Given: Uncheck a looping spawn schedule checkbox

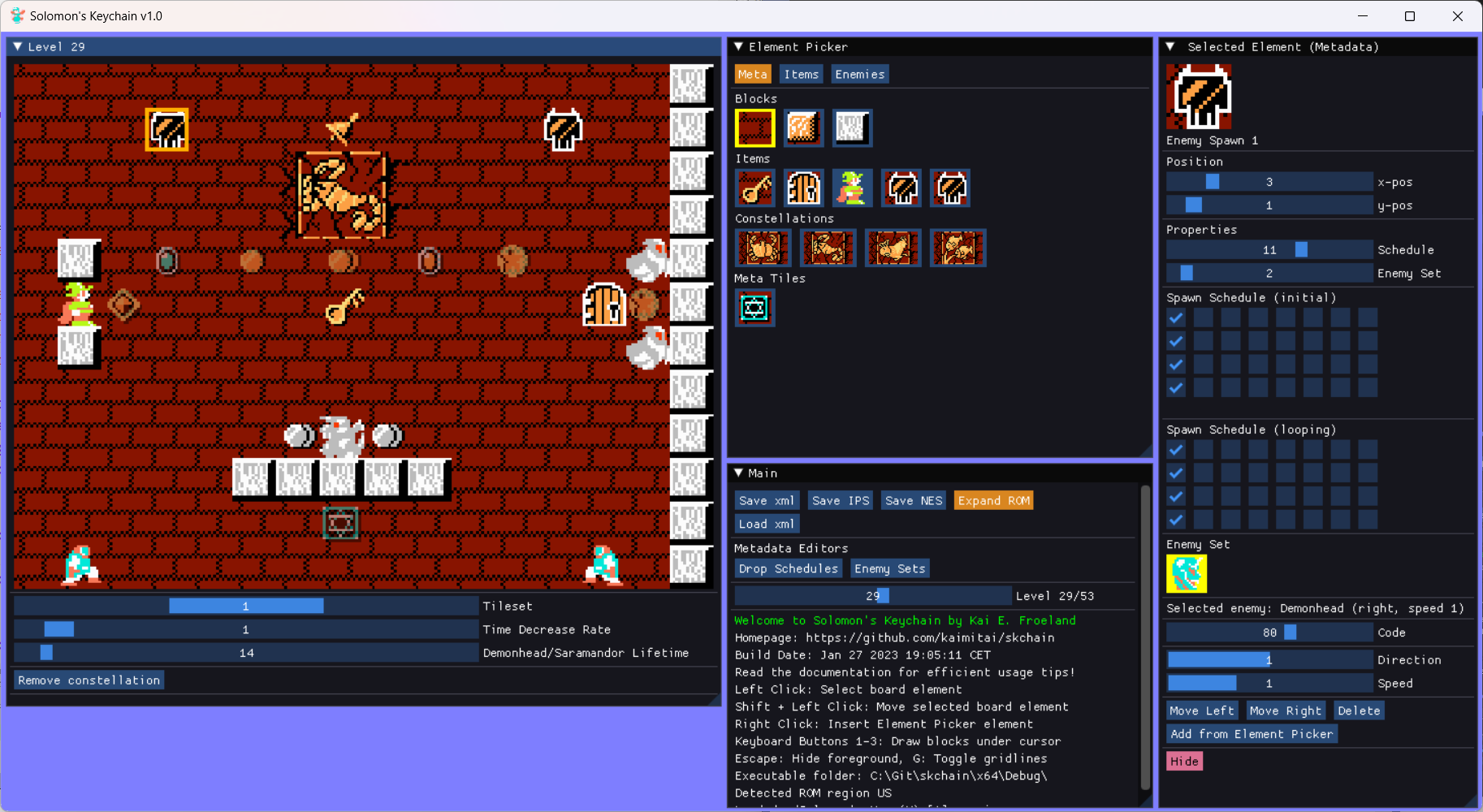Looking at the screenshot, I should coord(1178,449).
